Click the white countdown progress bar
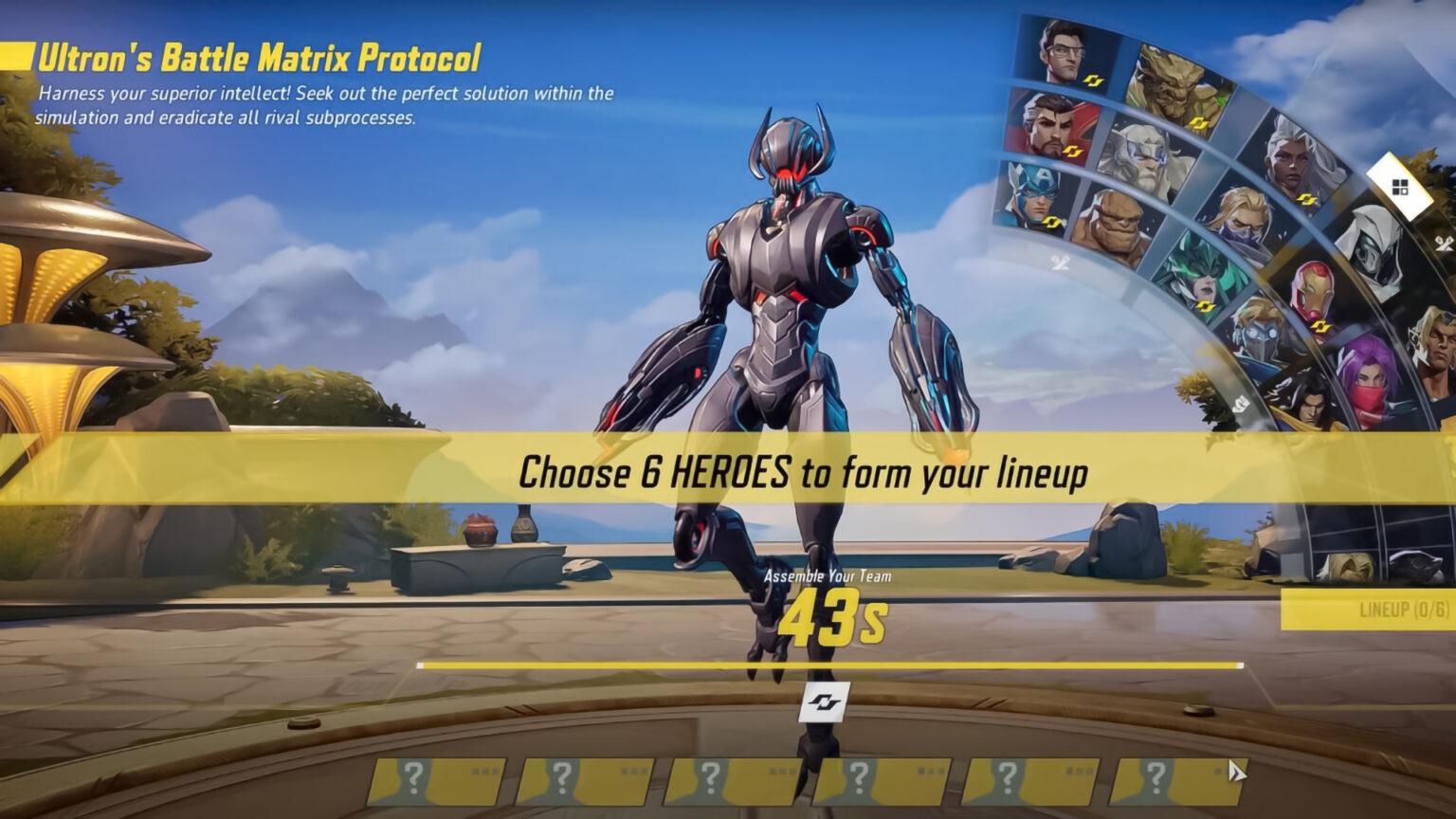 (824, 666)
